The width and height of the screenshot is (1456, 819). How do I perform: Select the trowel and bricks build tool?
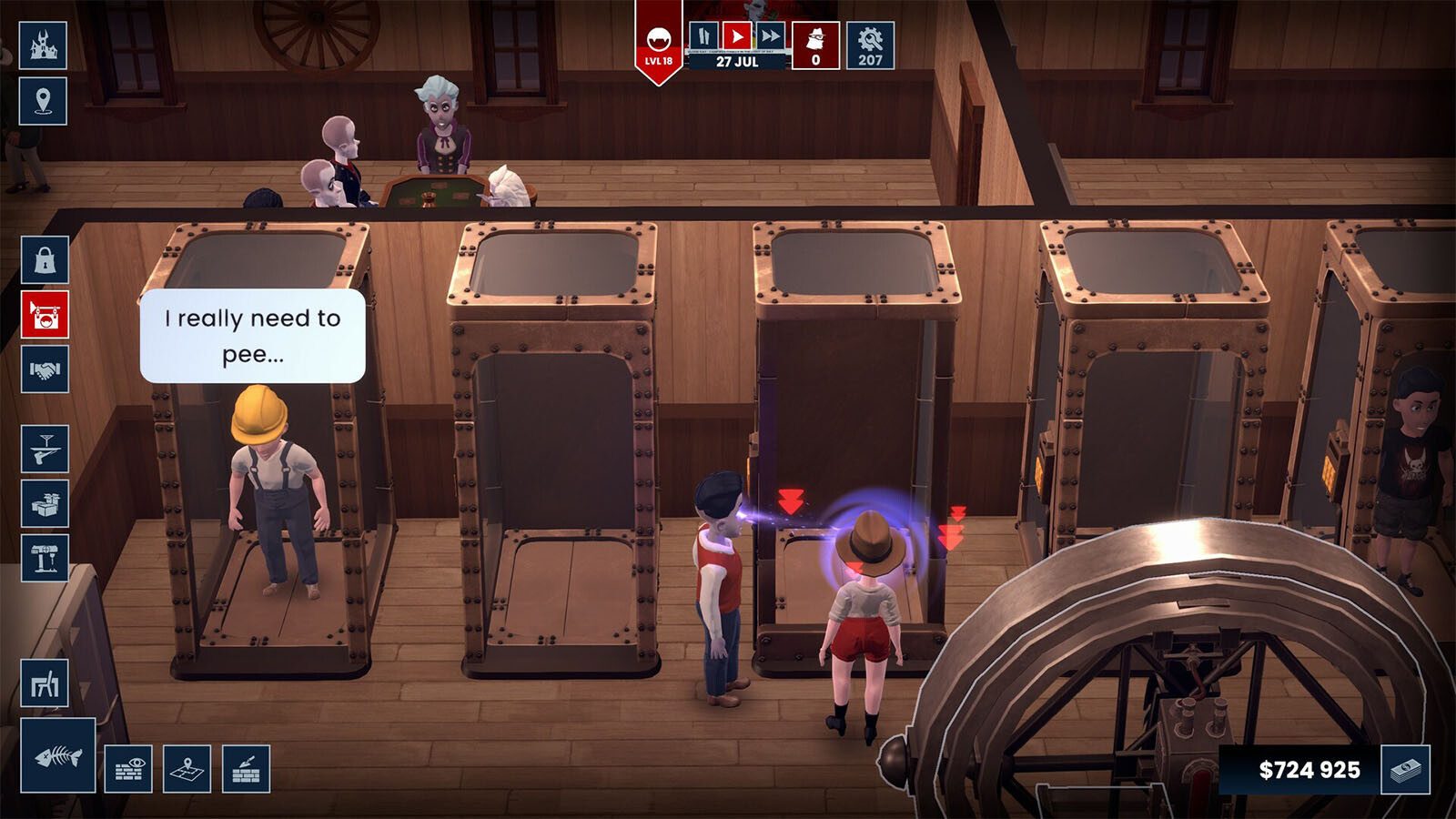[x=246, y=769]
